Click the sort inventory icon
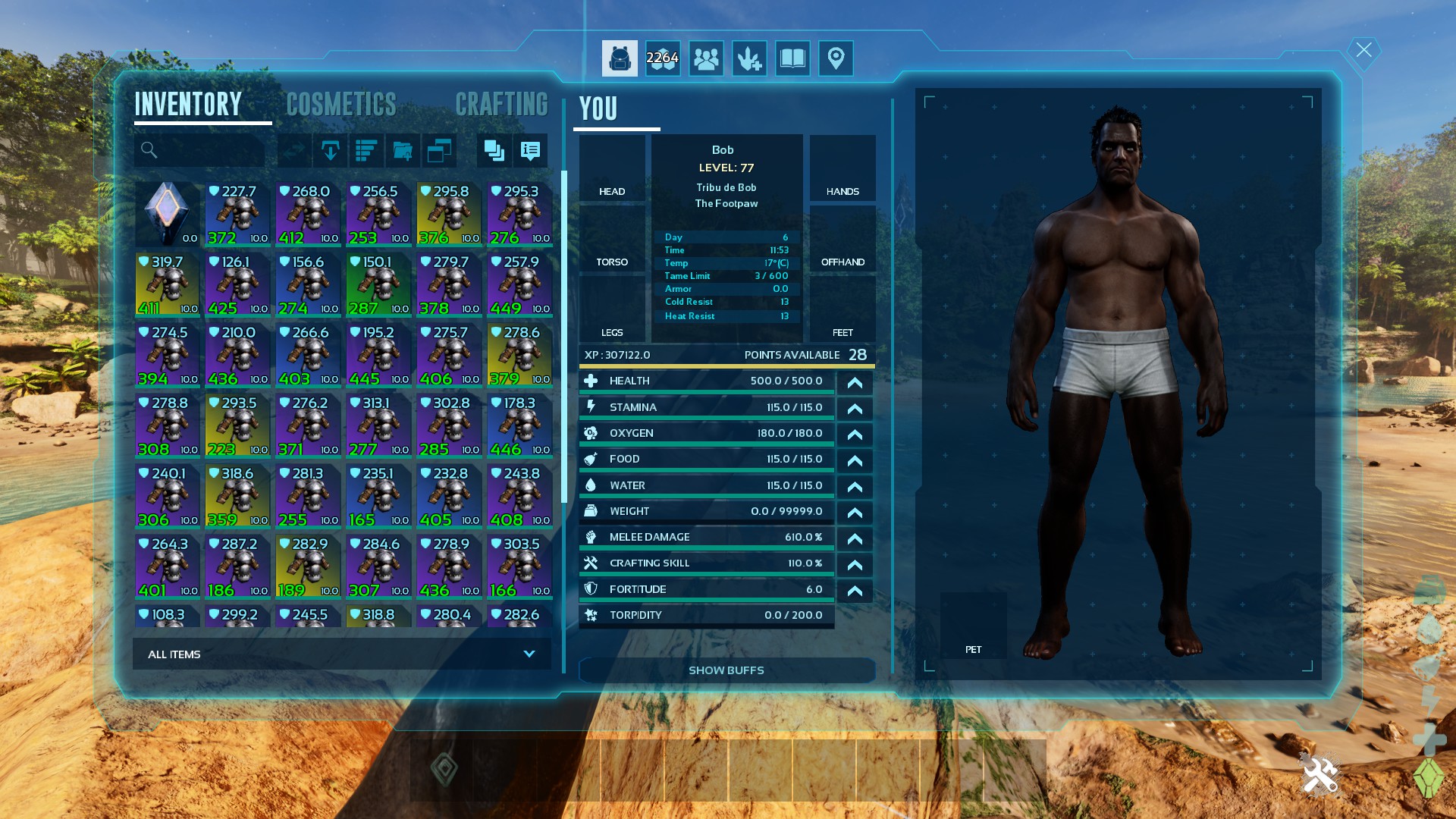The height and width of the screenshot is (819, 1456). click(x=366, y=151)
